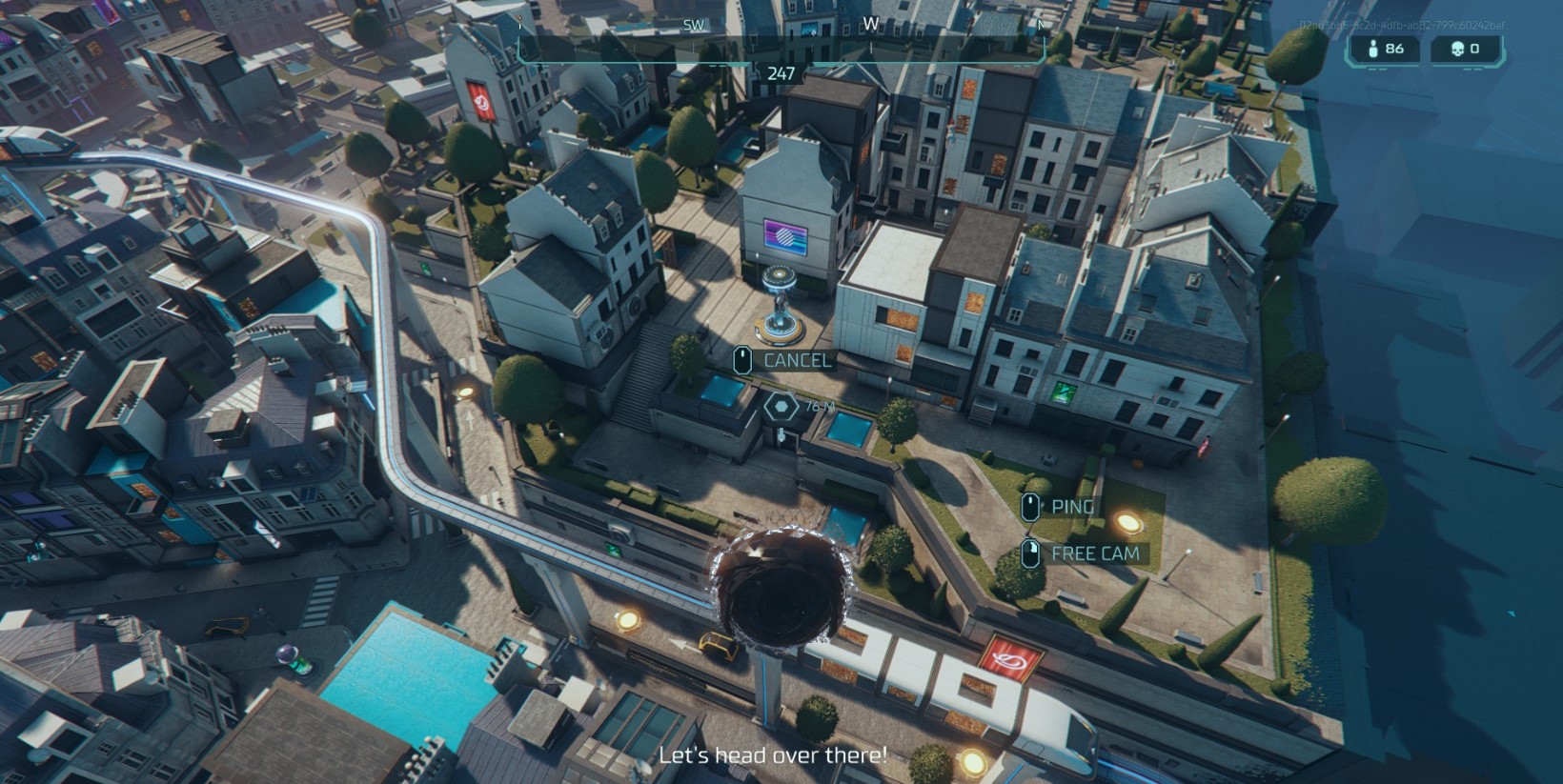Click the mouse icon beside FREE CAM
Viewport: 1563px width, 784px height.
(x=1031, y=553)
